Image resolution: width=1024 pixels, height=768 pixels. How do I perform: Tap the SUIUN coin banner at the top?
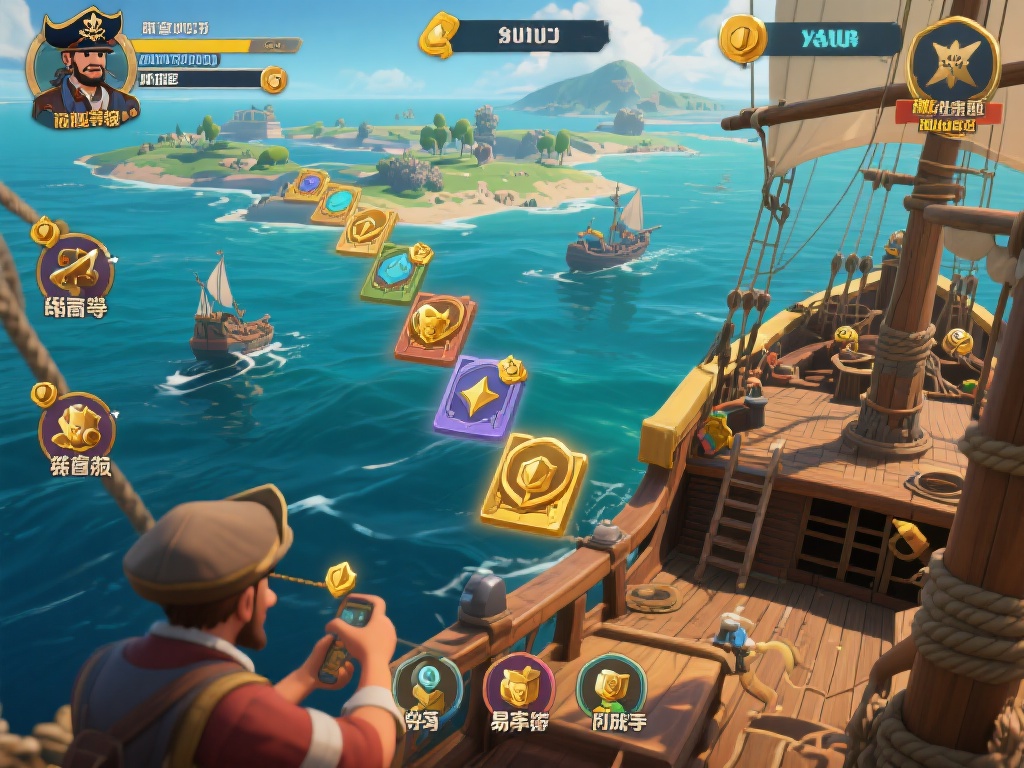coord(517,36)
